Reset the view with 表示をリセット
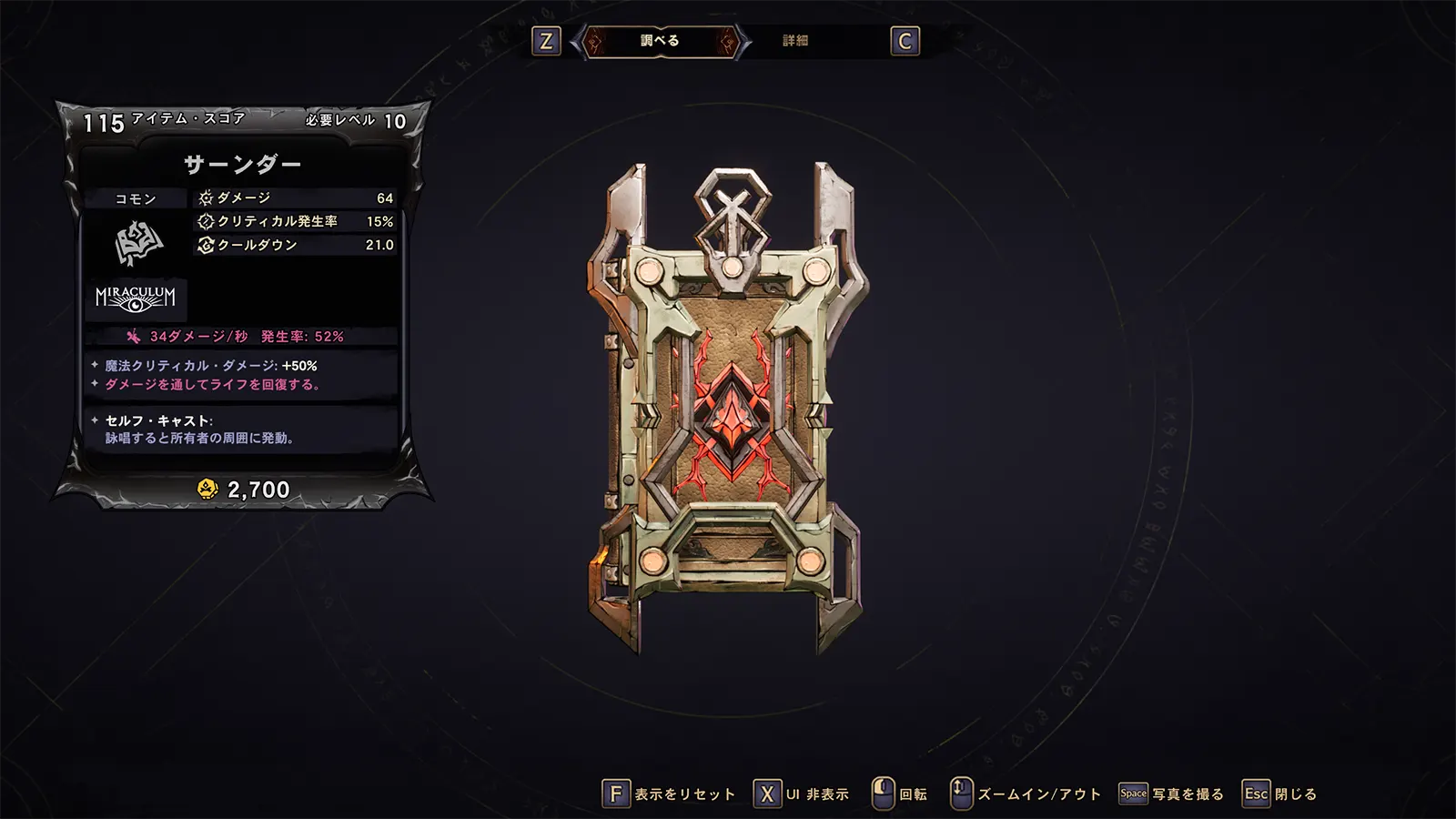 [670, 794]
